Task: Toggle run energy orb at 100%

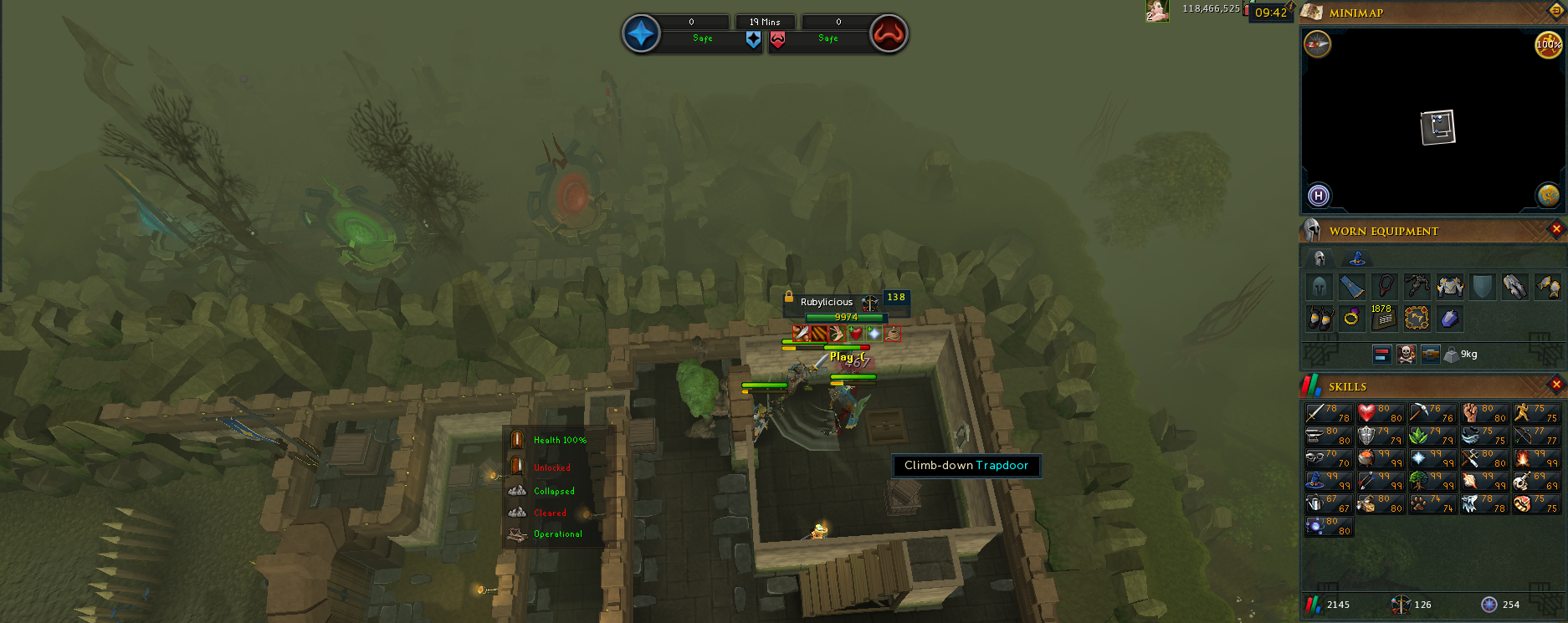Action: click(1548, 44)
